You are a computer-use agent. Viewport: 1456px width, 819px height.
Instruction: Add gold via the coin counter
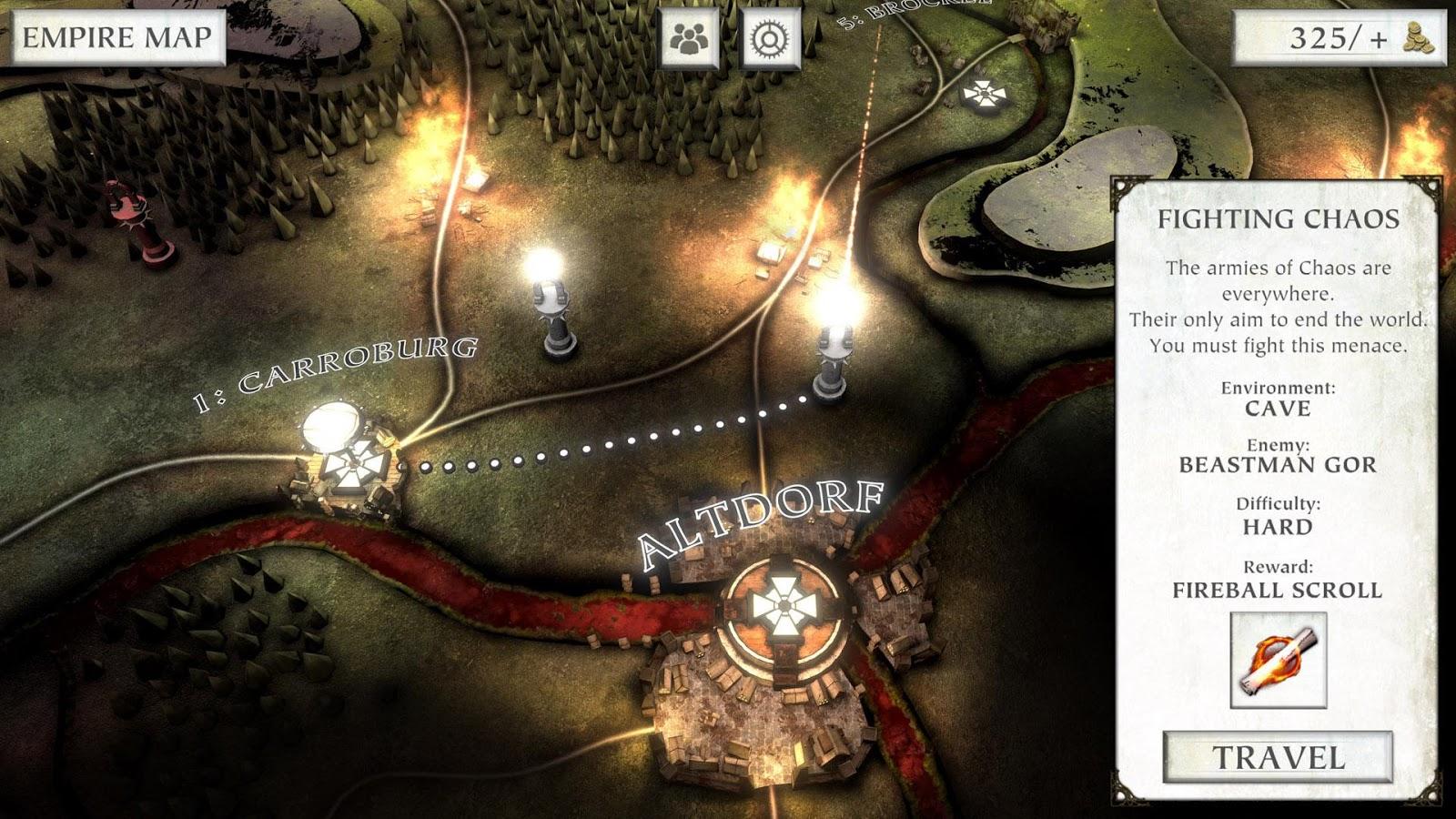click(x=1338, y=38)
